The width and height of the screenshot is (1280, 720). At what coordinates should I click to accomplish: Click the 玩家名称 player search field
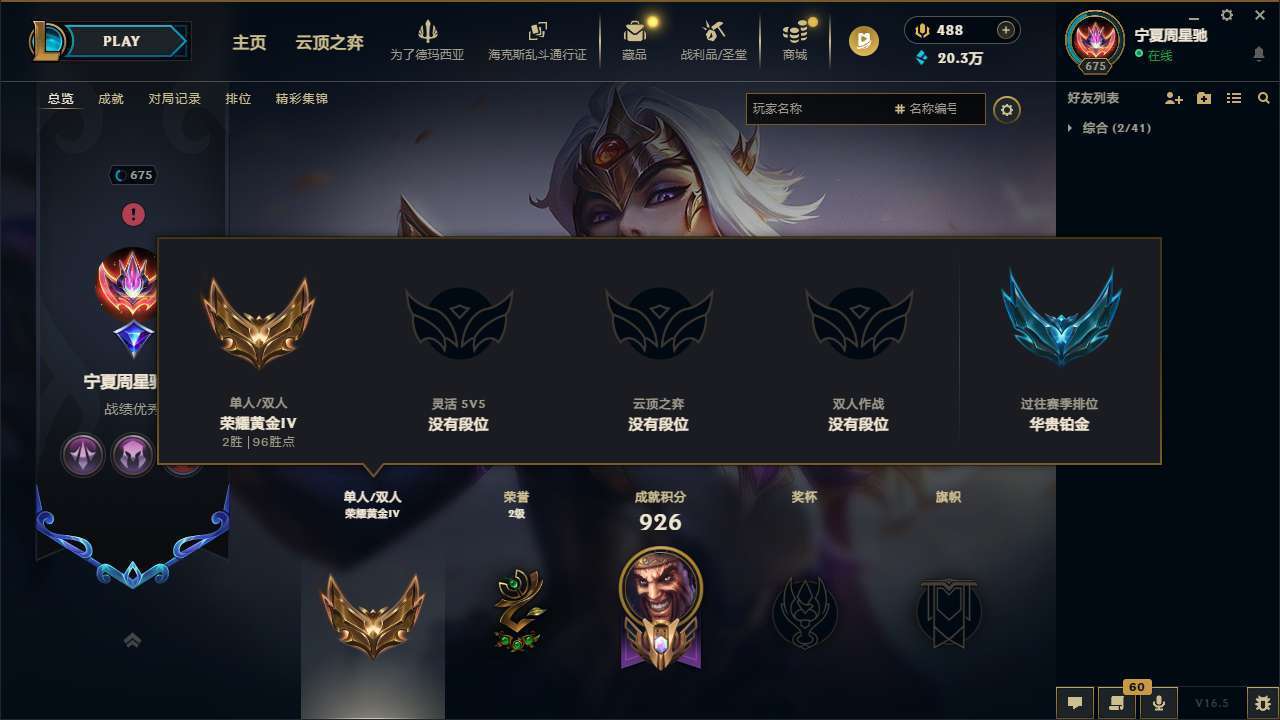click(820, 108)
